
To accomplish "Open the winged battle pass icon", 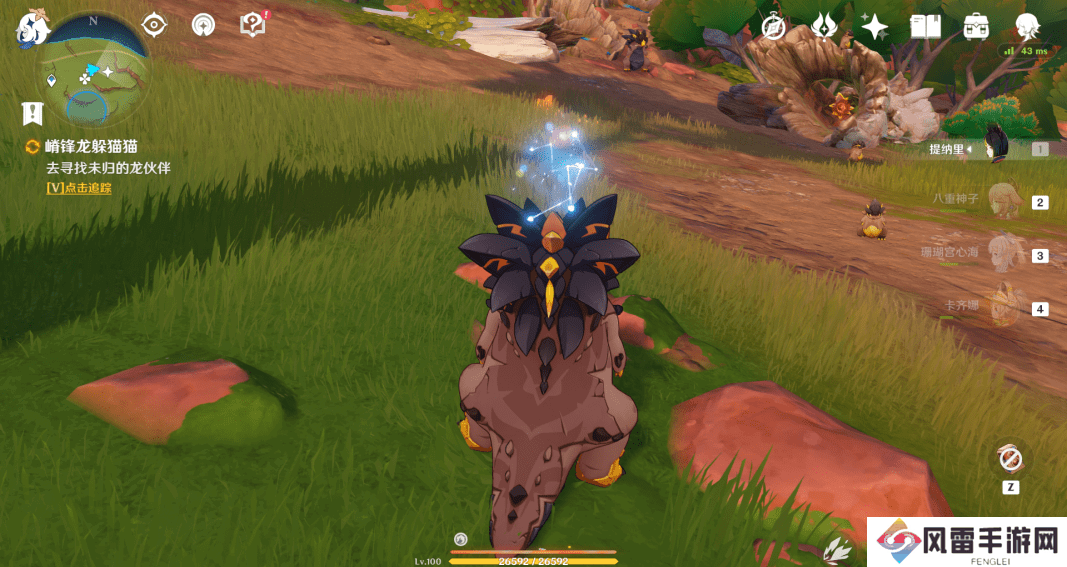I will pyautogui.click(x=824, y=27).
